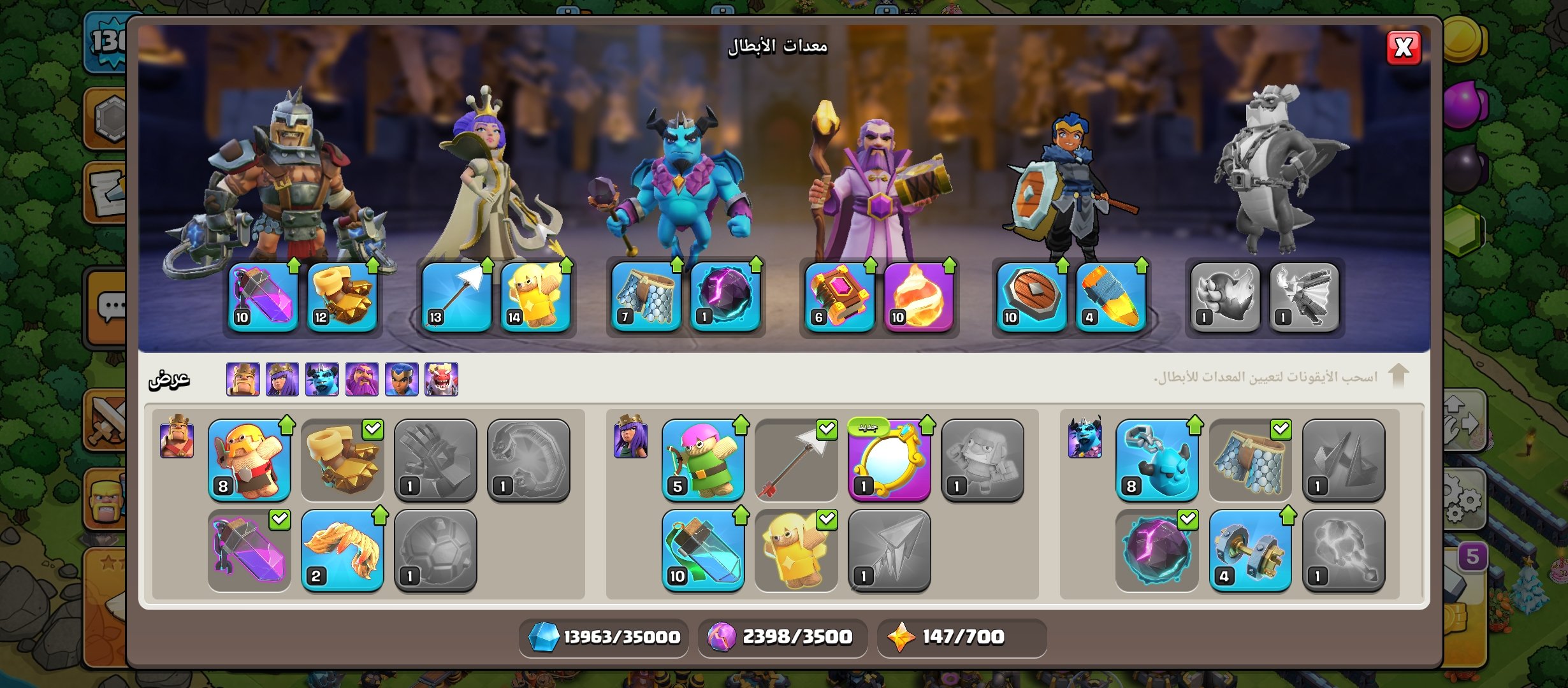
Task: Select the Royal Champion filter portrait
Action: point(402,380)
